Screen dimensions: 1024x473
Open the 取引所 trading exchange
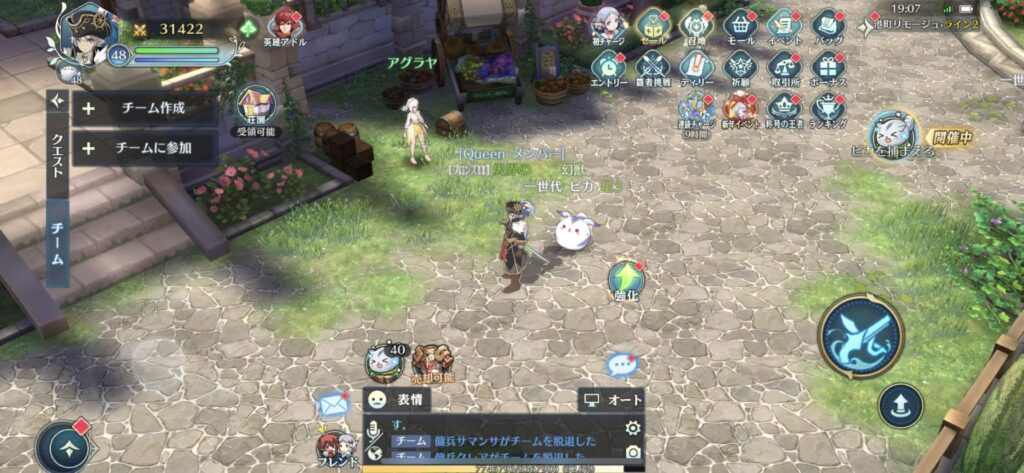pyautogui.click(x=783, y=67)
